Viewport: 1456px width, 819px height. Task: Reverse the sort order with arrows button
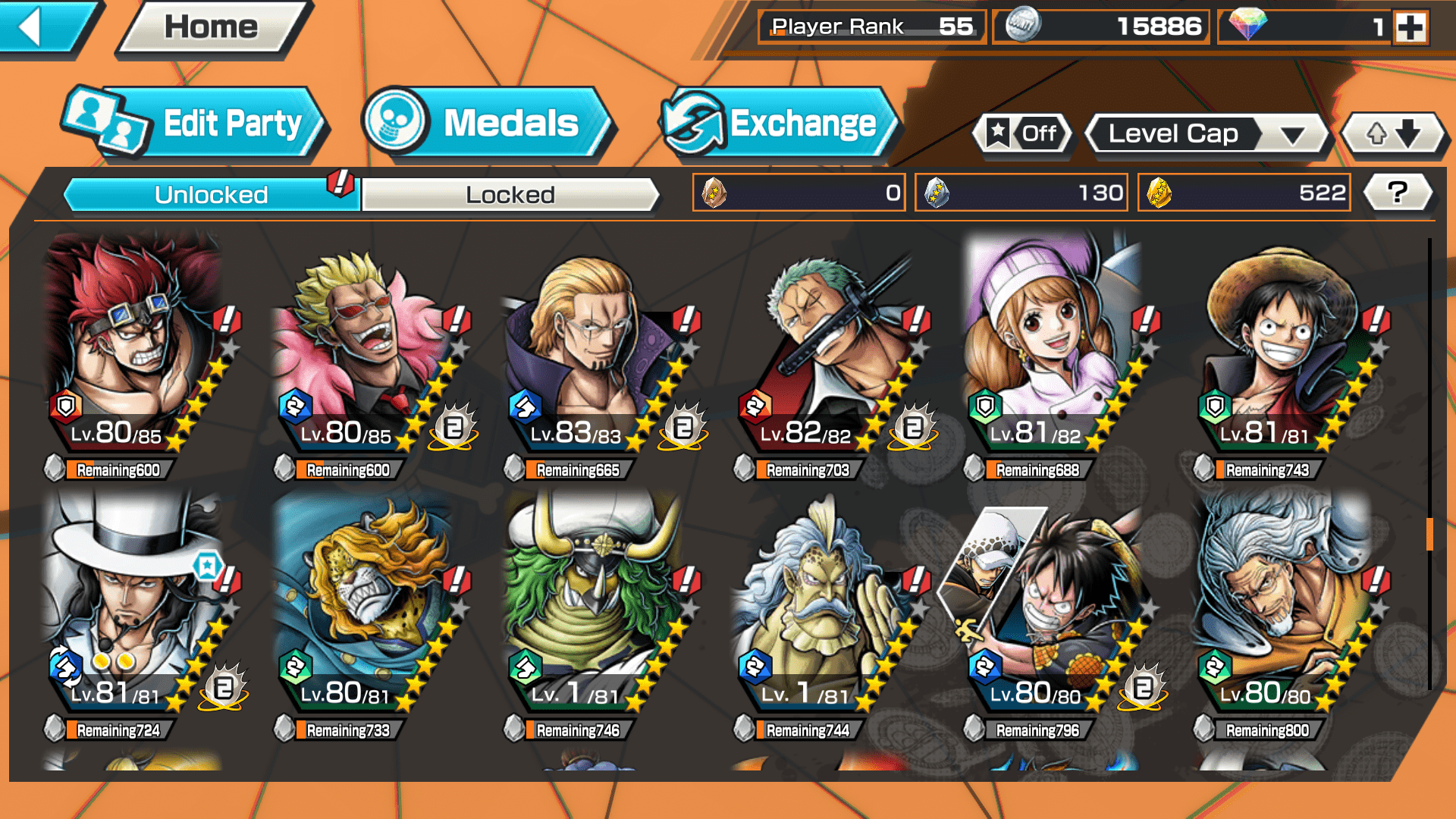click(1393, 134)
